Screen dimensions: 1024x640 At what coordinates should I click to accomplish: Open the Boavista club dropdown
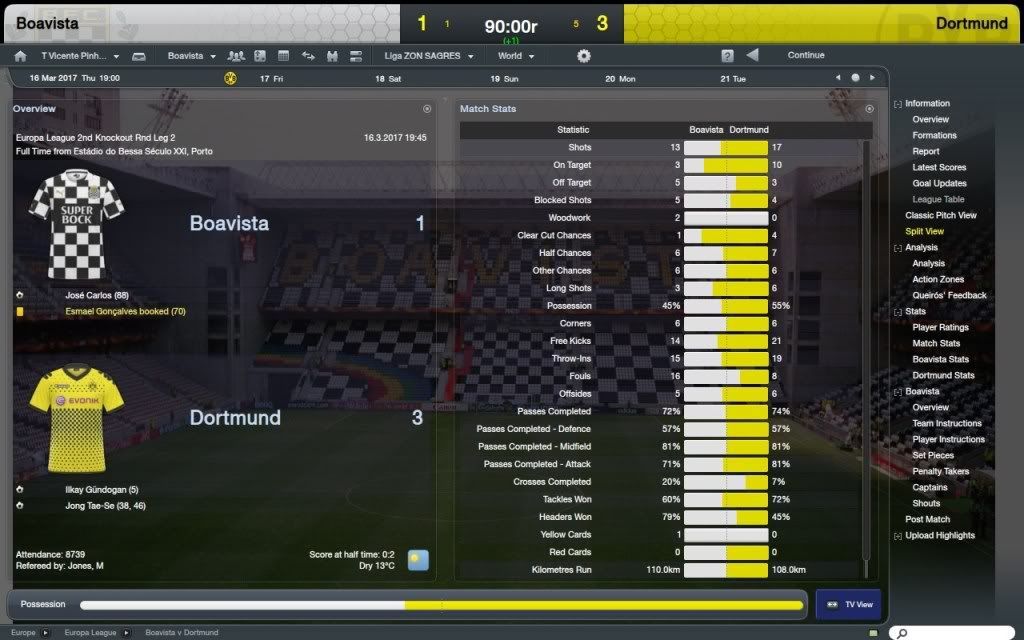[191, 57]
